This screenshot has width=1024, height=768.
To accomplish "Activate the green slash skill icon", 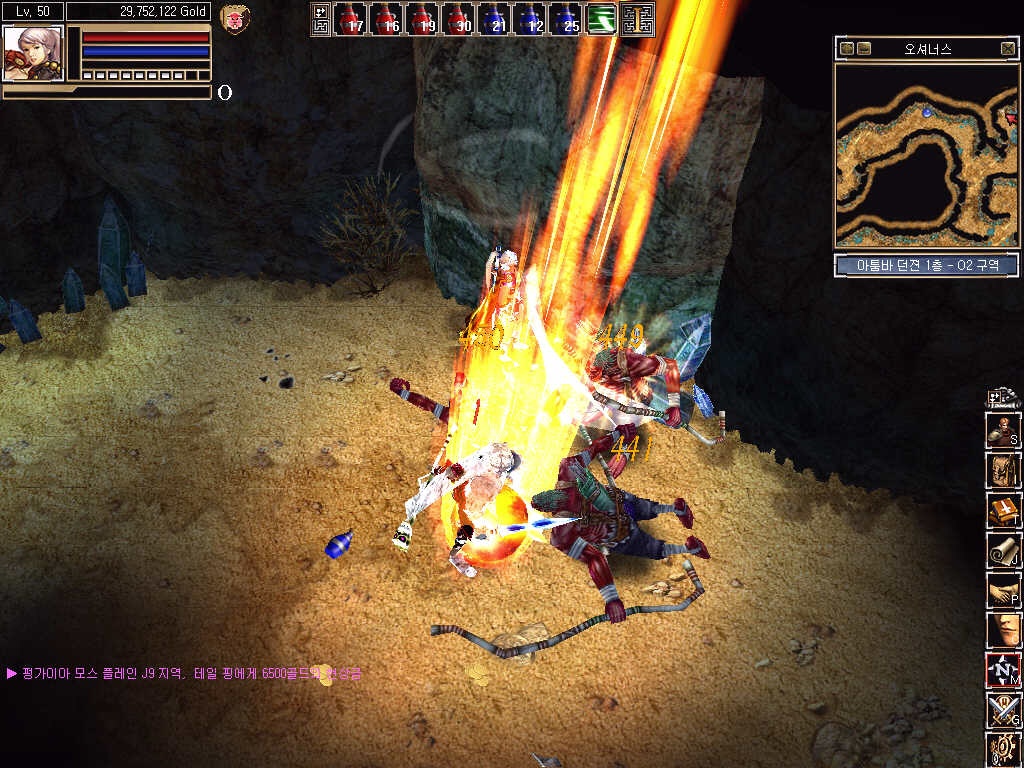I will pyautogui.click(x=601, y=20).
